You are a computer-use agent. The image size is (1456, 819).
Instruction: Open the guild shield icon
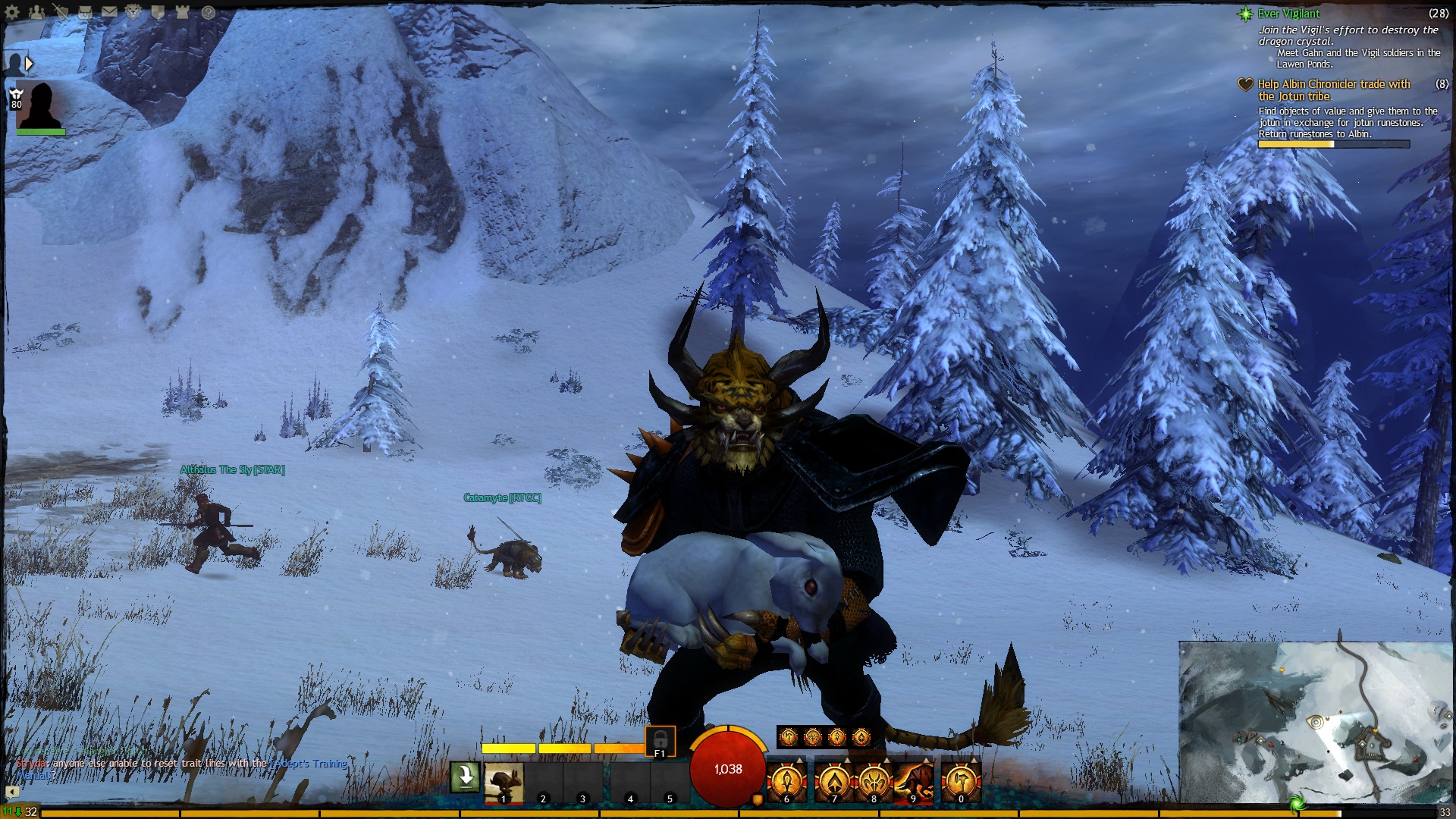point(158,12)
